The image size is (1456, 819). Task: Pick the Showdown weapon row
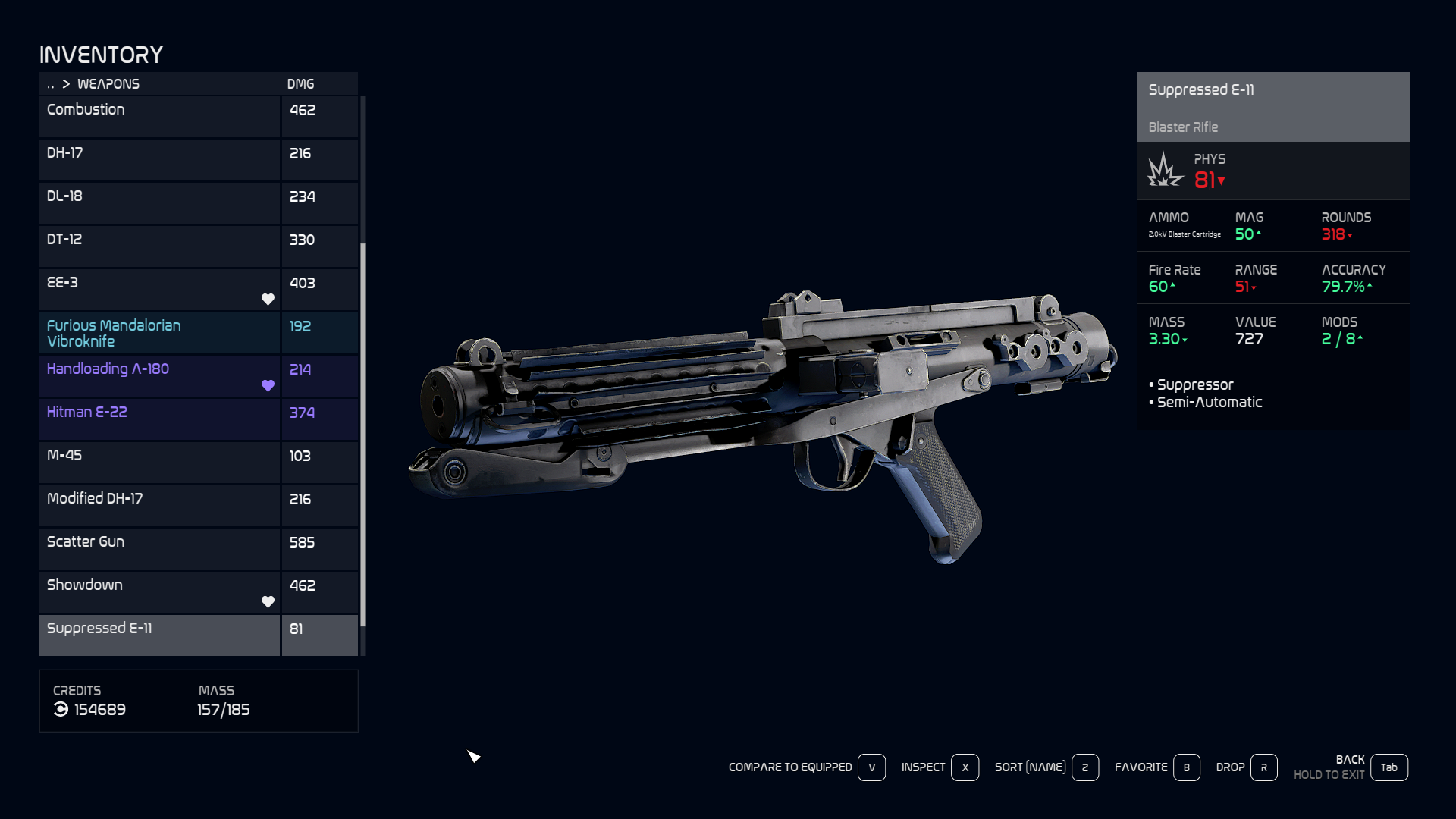tap(159, 591)
